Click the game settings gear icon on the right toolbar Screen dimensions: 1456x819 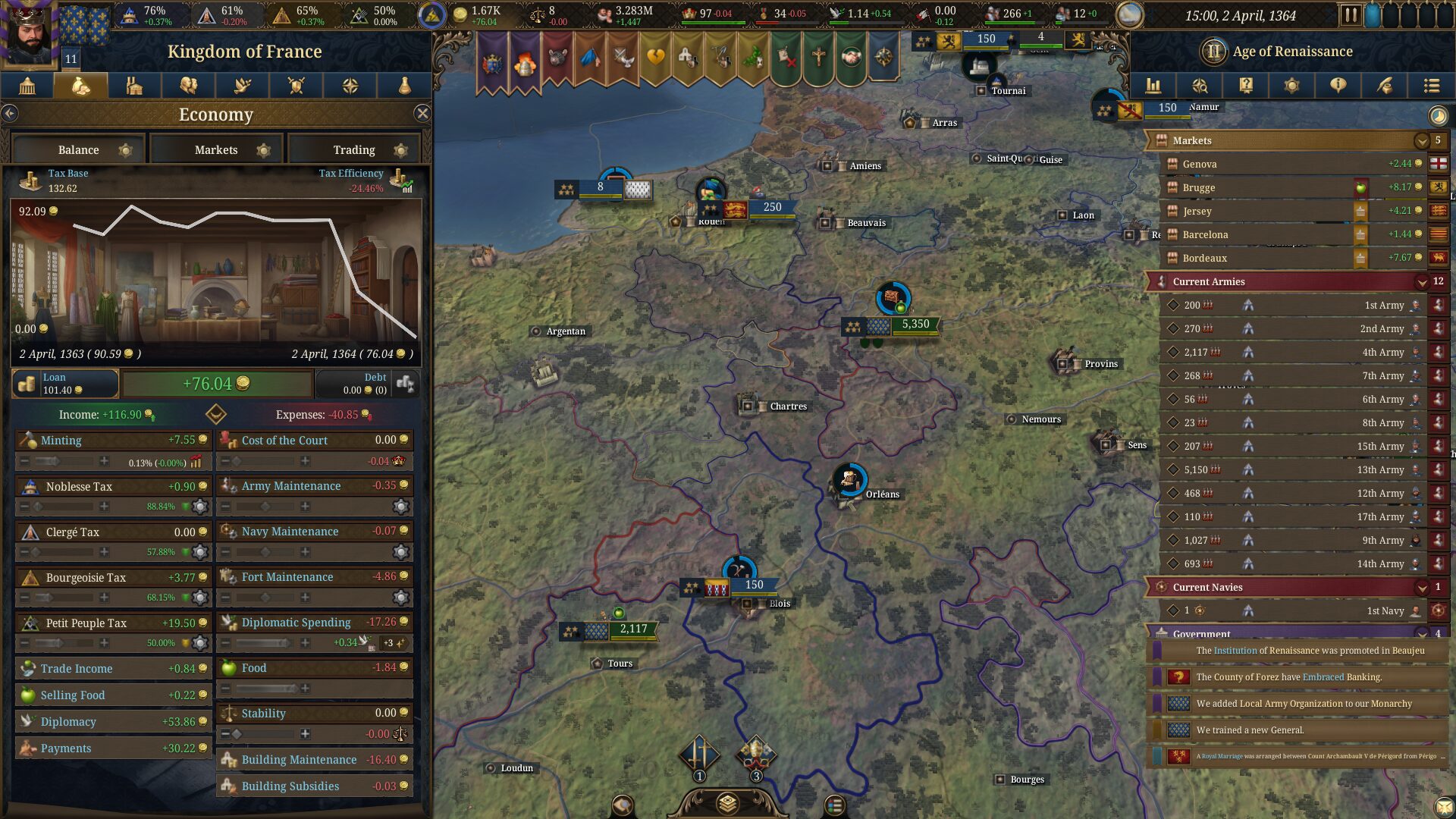(1293, 86)
